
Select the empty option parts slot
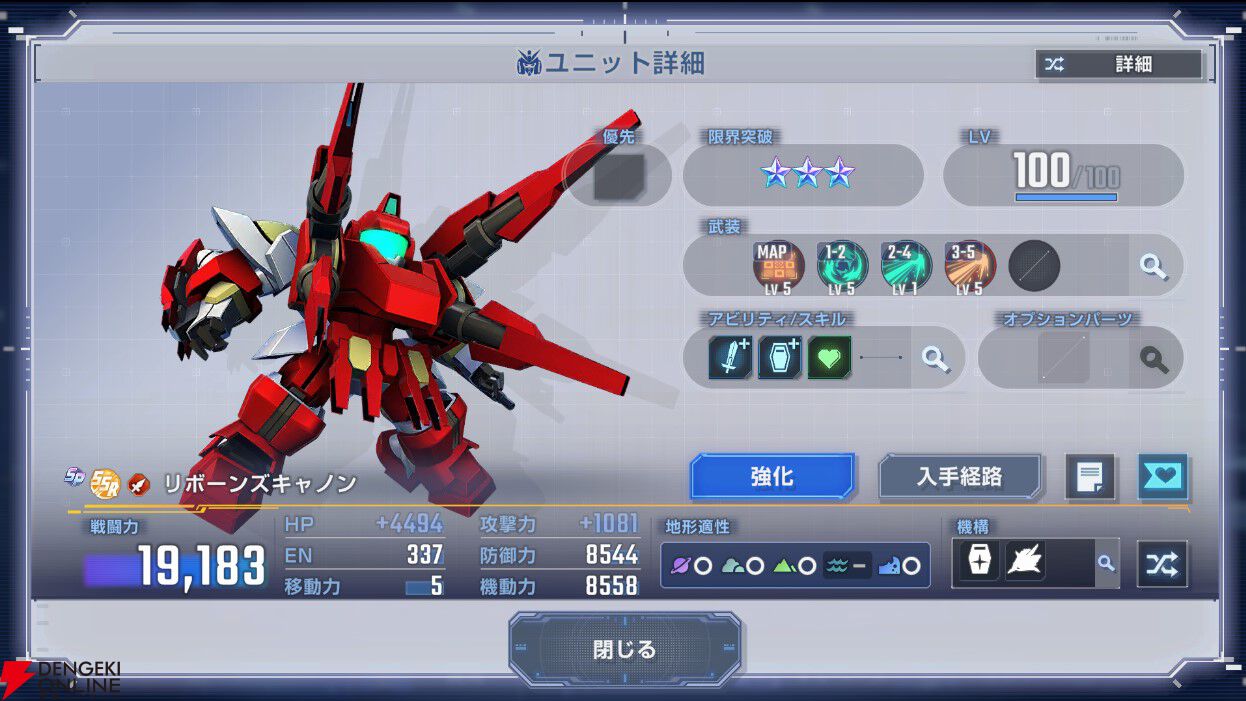coord(1063,358)
